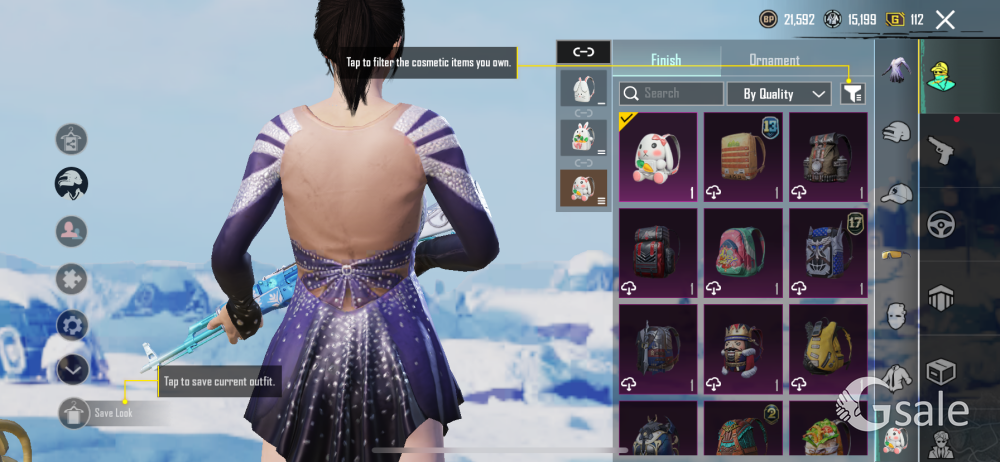Screen dimensions: 1000x462
Task: Pick the nutcracker king backpack skin
Action: [x=742, y=347]
